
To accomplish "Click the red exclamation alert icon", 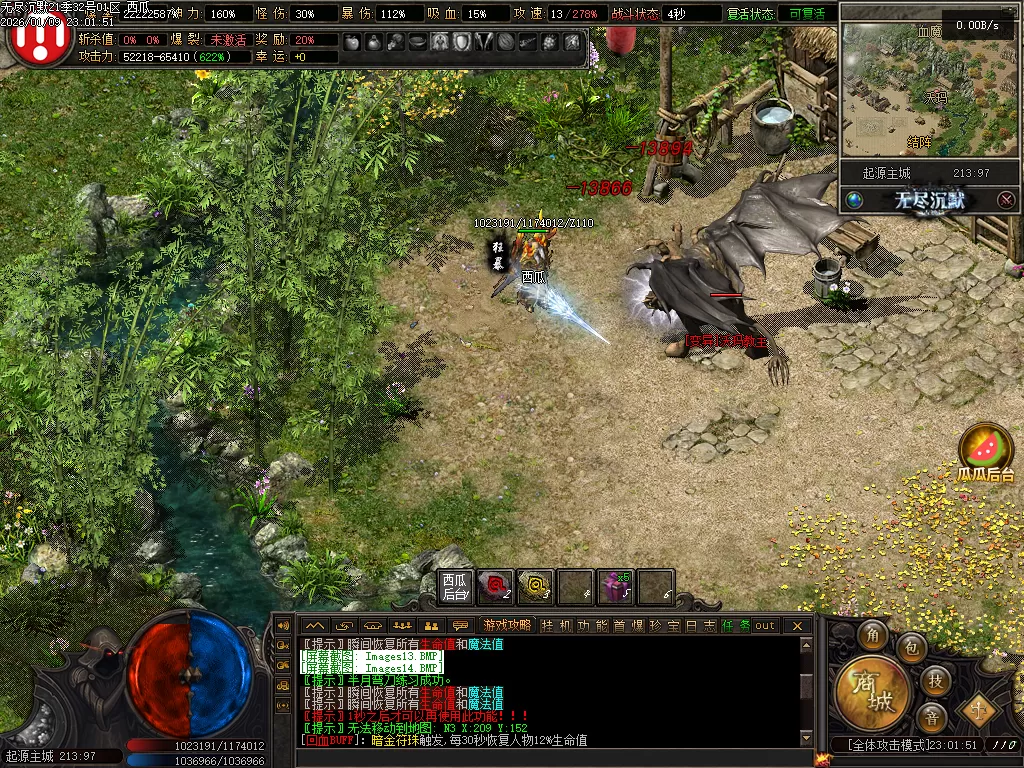I will coord(38,38).
